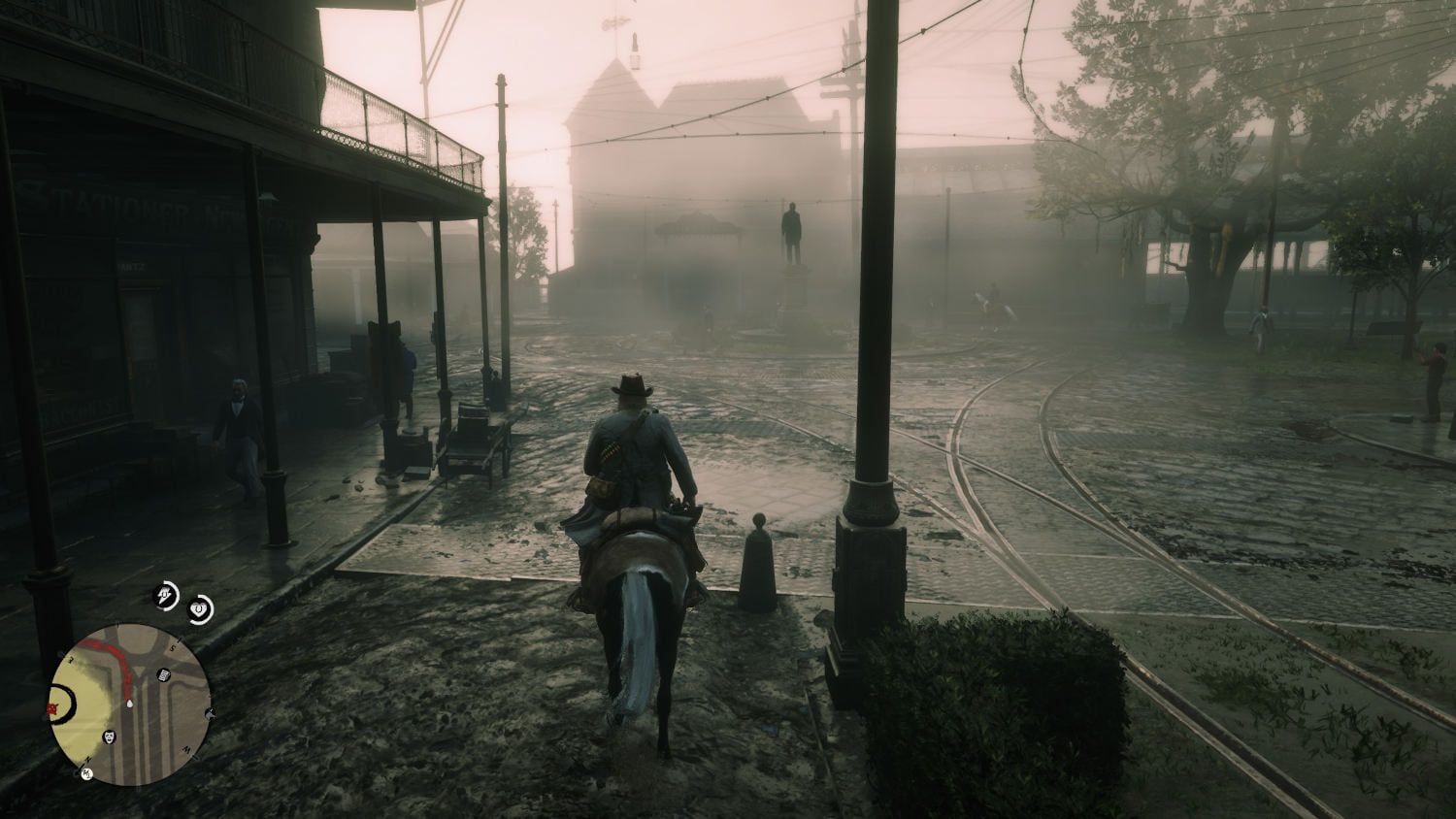The width and height of the screenshot is (1456, 819).
Task: Click the horse stamina lightning core icon
Action: pos(164,596)
